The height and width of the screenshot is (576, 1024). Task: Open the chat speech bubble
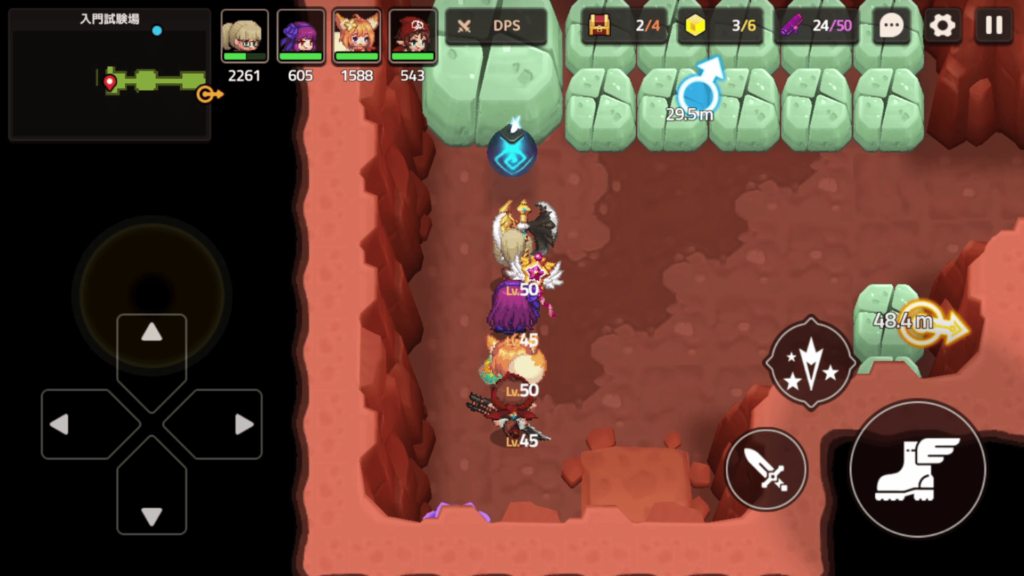(x=890, y=26)
